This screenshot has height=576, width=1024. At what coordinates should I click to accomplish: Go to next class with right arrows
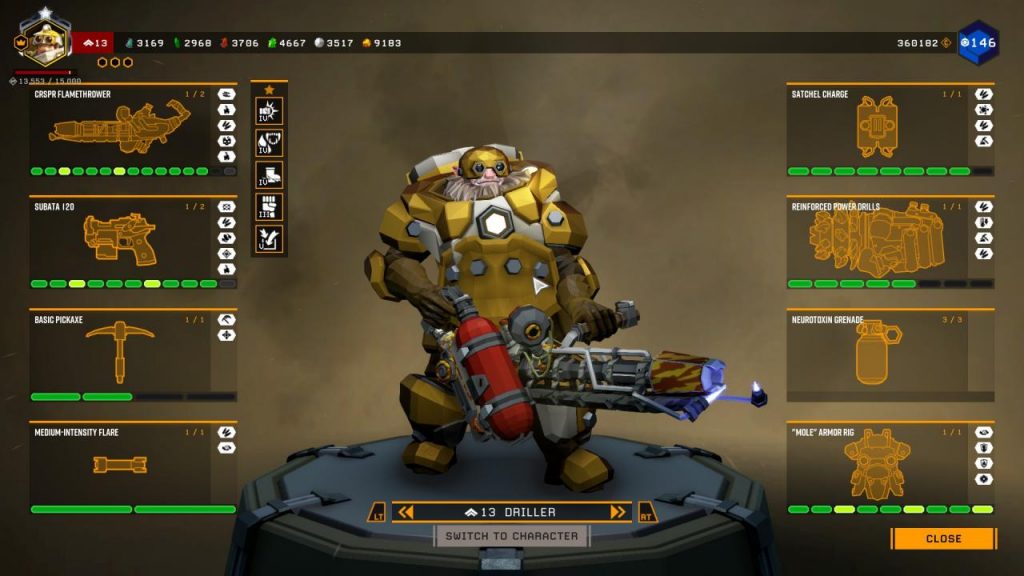coord(618,513)
